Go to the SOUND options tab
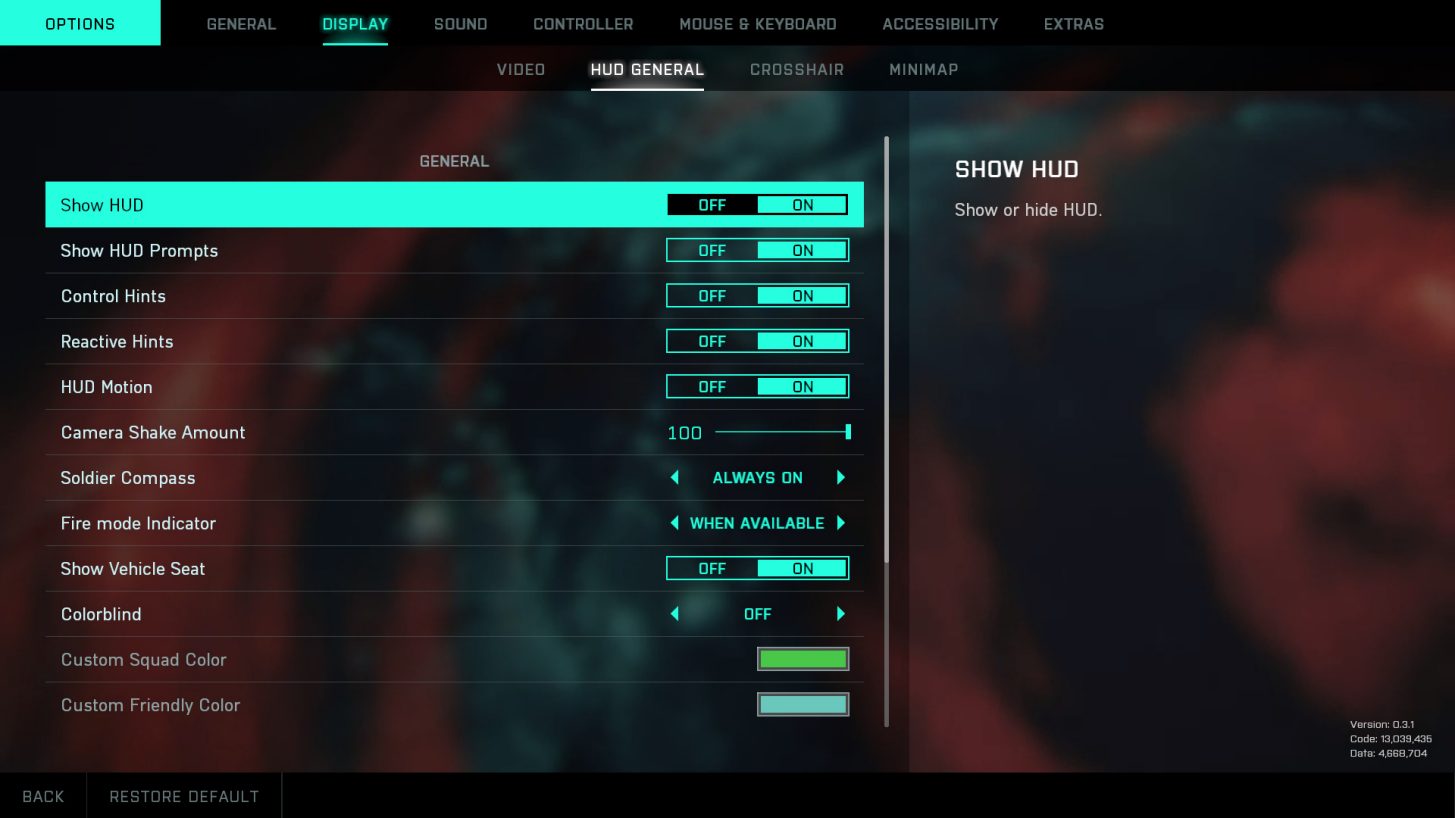1455x818 pixels. (x=460, y=23)
